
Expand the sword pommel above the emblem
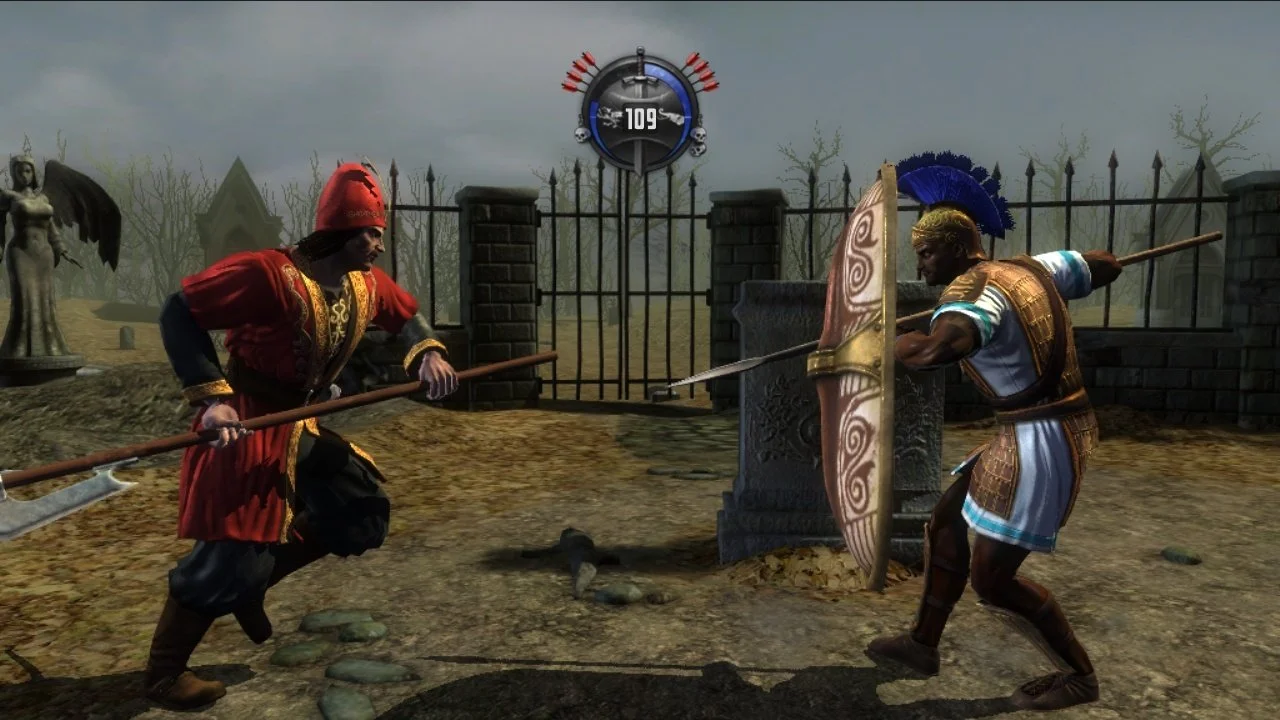[x=639, y=50]
